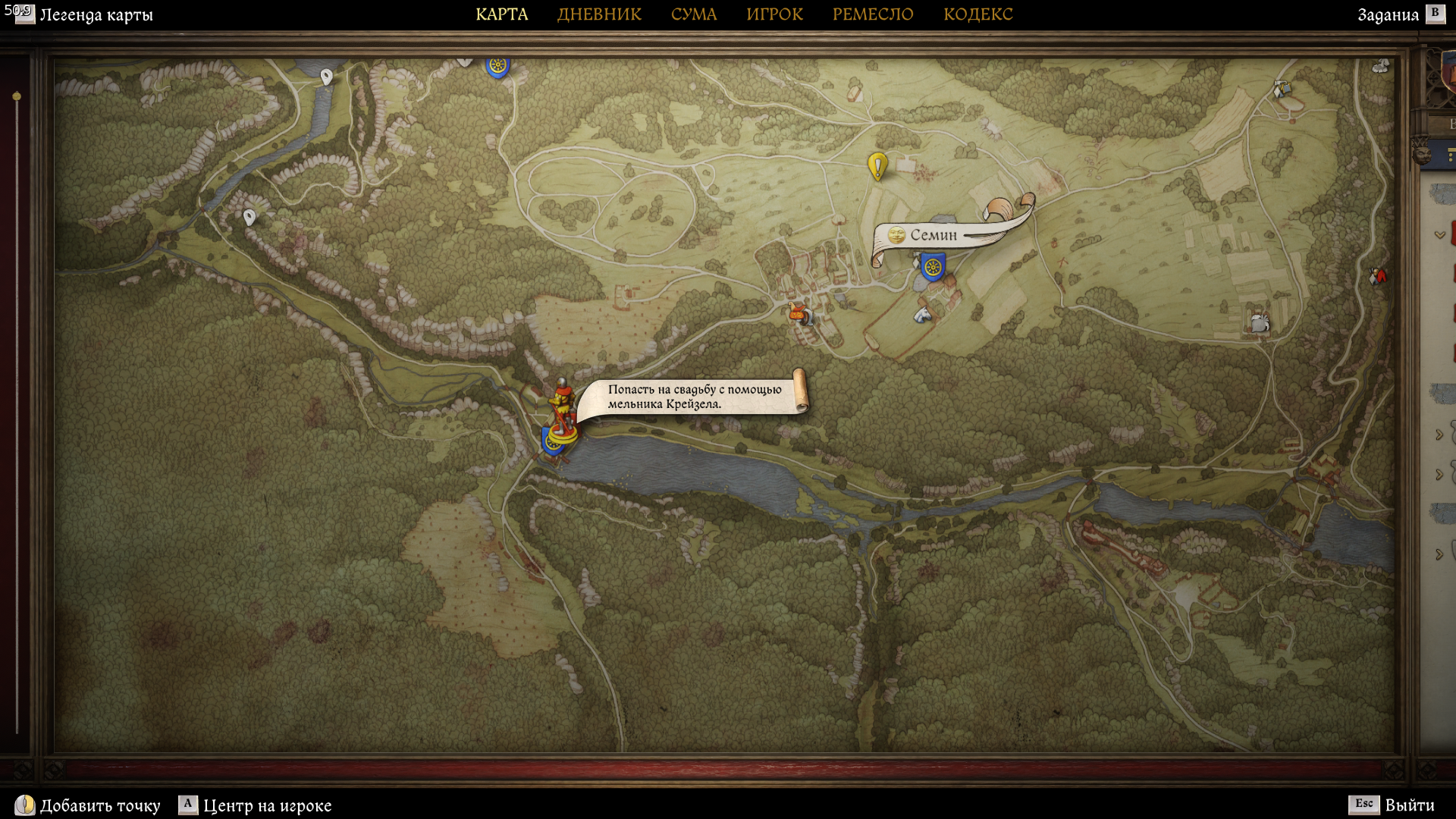The height and width of the screenshot is (819, 1456).
Task: Switch to the ИГРОК player tab
Action: point(774,14)
